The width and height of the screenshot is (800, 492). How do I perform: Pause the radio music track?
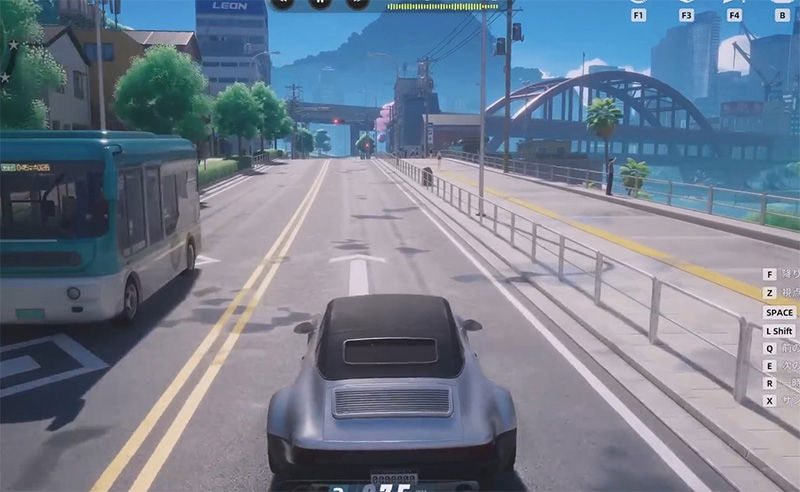[x=322, y=3]
